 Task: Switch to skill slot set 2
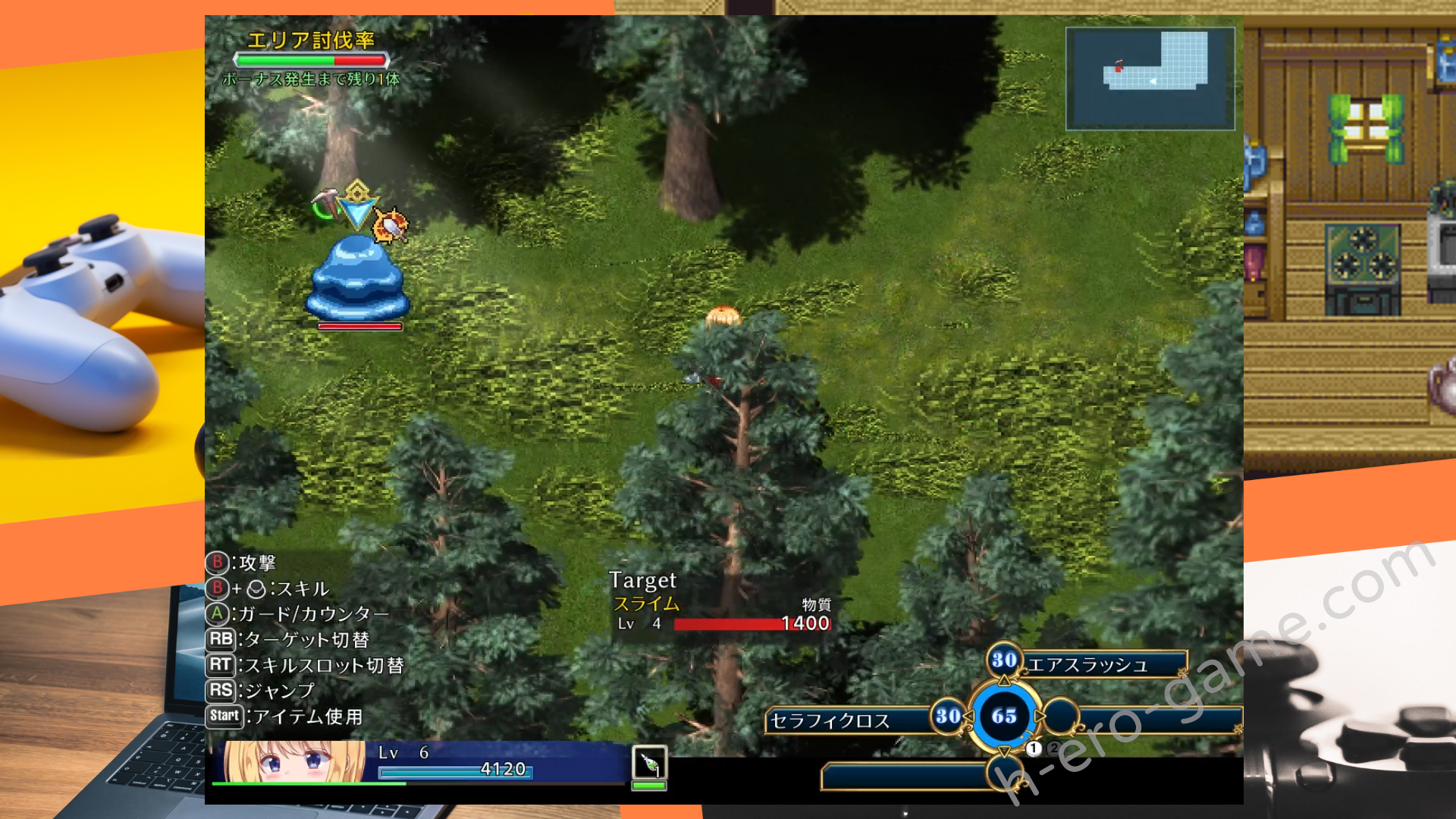[1053, 748]
